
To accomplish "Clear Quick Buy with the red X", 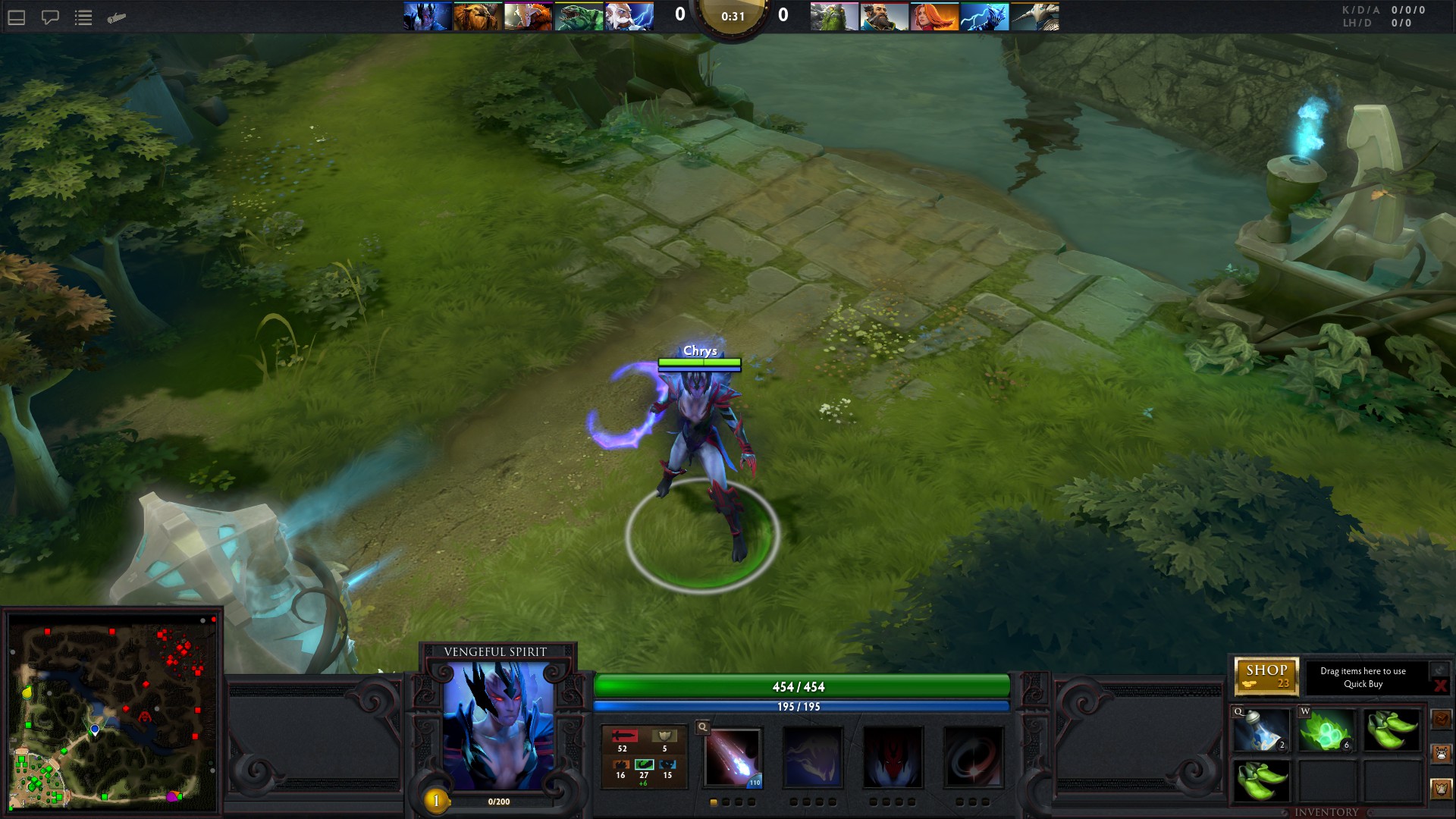I will [x=1440, y=686].
